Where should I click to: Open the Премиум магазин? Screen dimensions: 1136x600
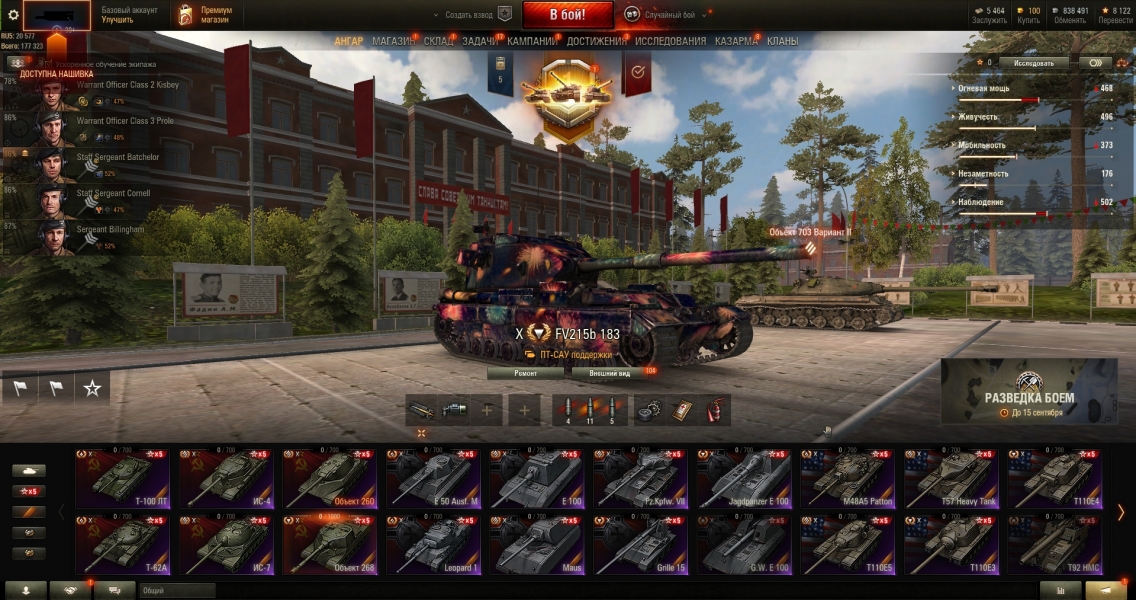[206, 15]
